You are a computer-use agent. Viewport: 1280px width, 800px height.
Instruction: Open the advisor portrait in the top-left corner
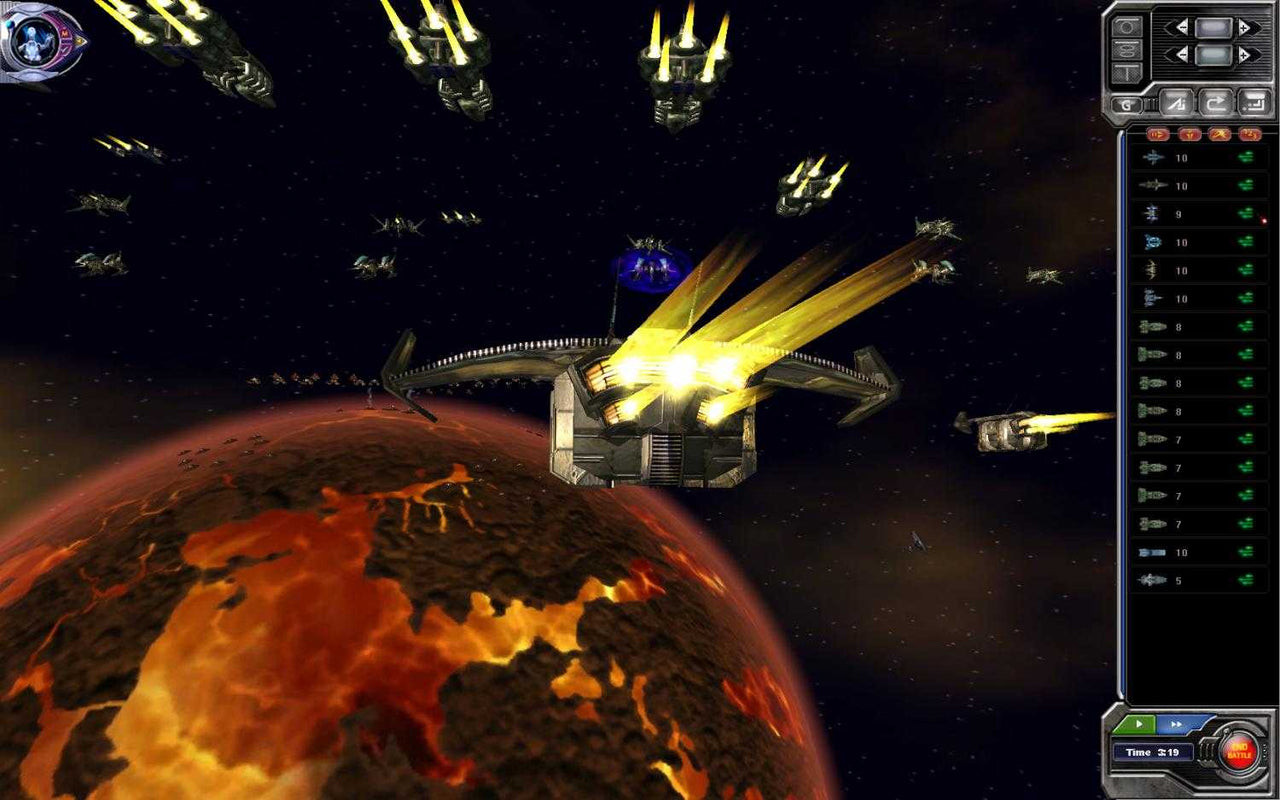pyautogui.click(x=32, y=40)
